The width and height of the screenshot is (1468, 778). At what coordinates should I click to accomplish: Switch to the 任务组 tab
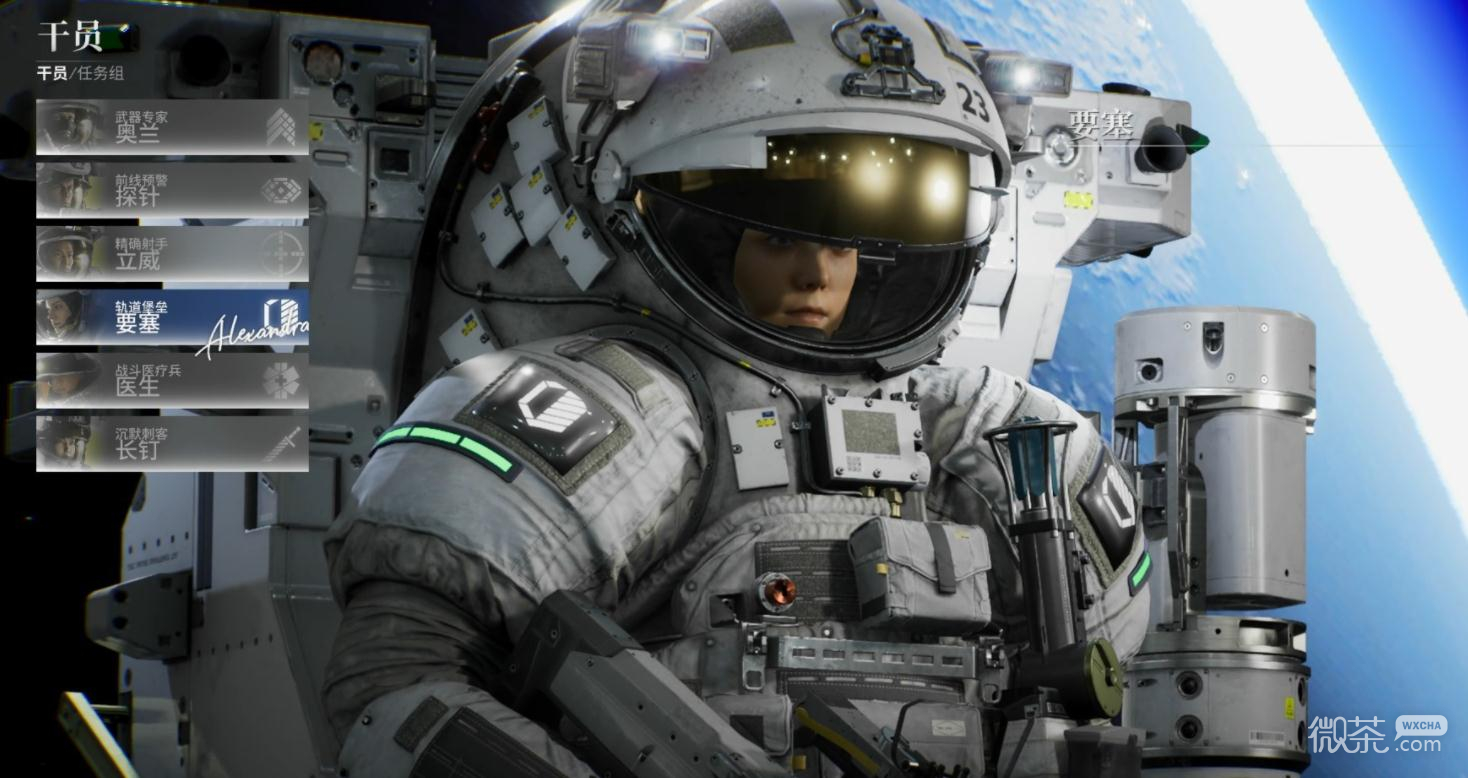[x=99, y=73]
